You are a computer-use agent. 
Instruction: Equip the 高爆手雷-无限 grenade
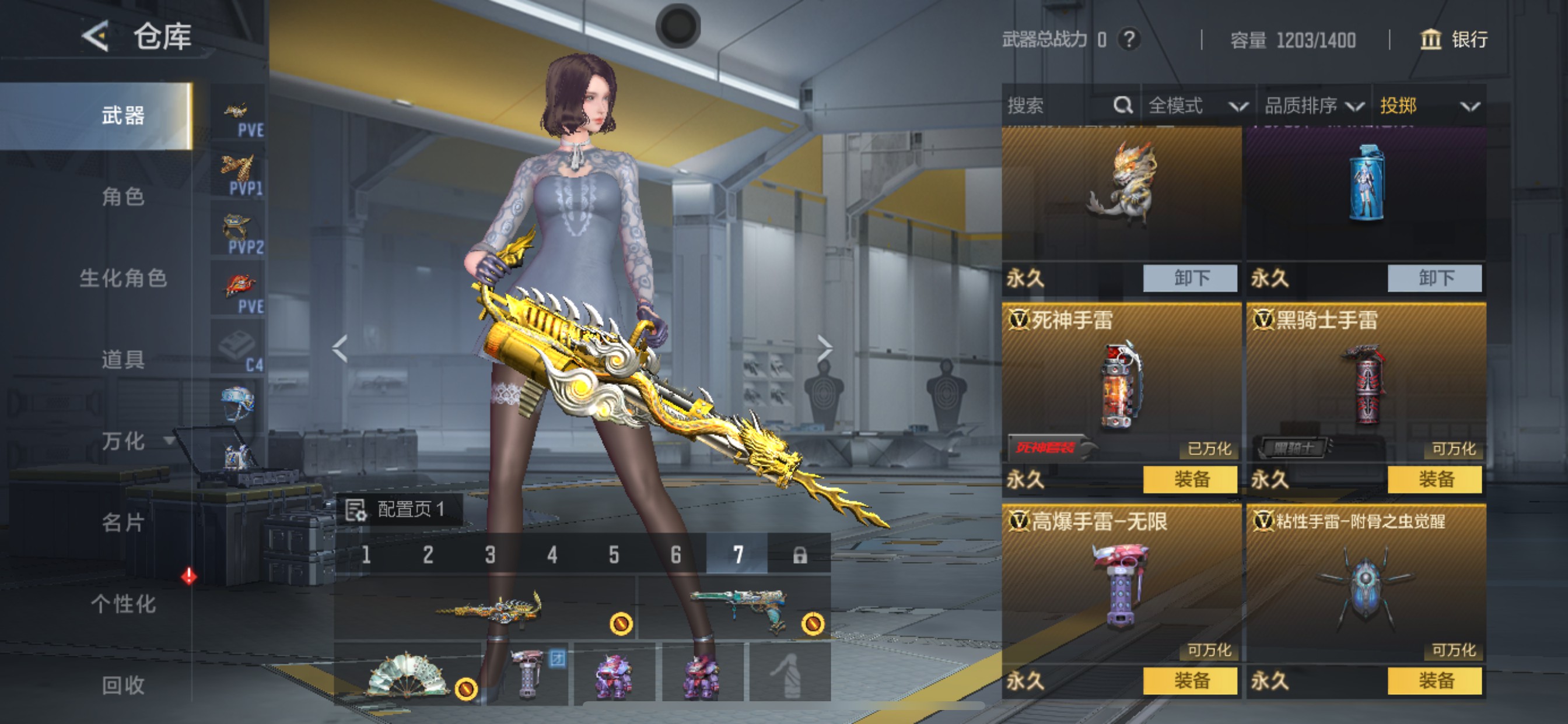1190,680
